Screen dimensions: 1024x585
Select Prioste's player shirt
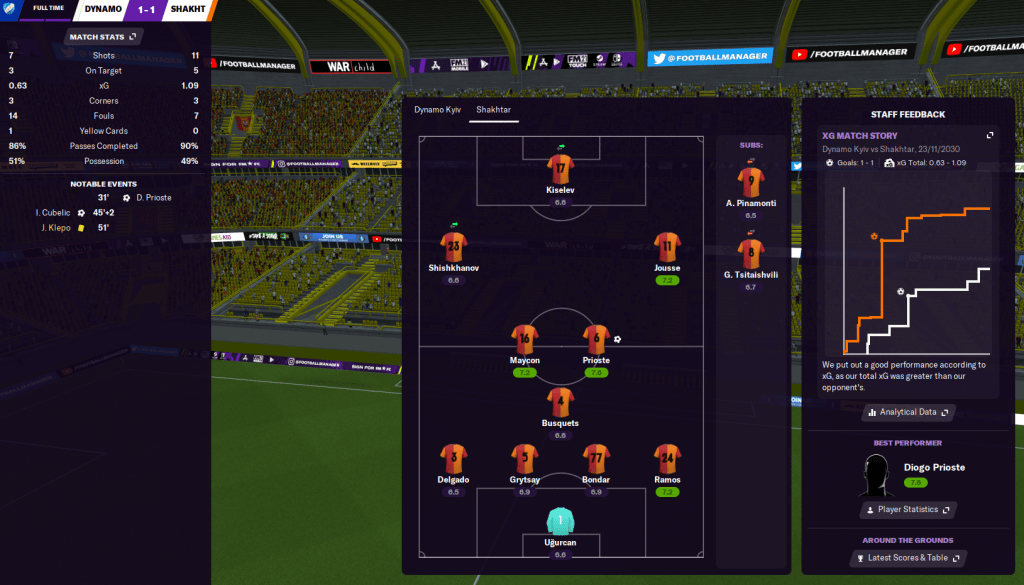[x=596, y=339]
